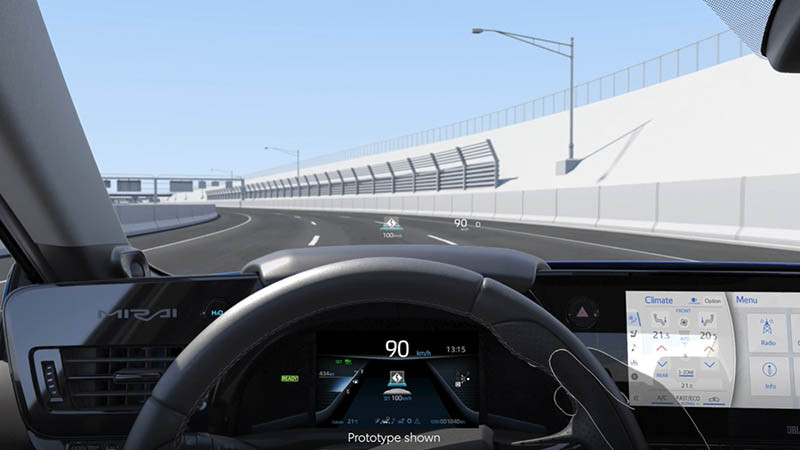Raise the driver-side temperature with the red arrow
The image size is (800, 450).
tap(660, 349)
